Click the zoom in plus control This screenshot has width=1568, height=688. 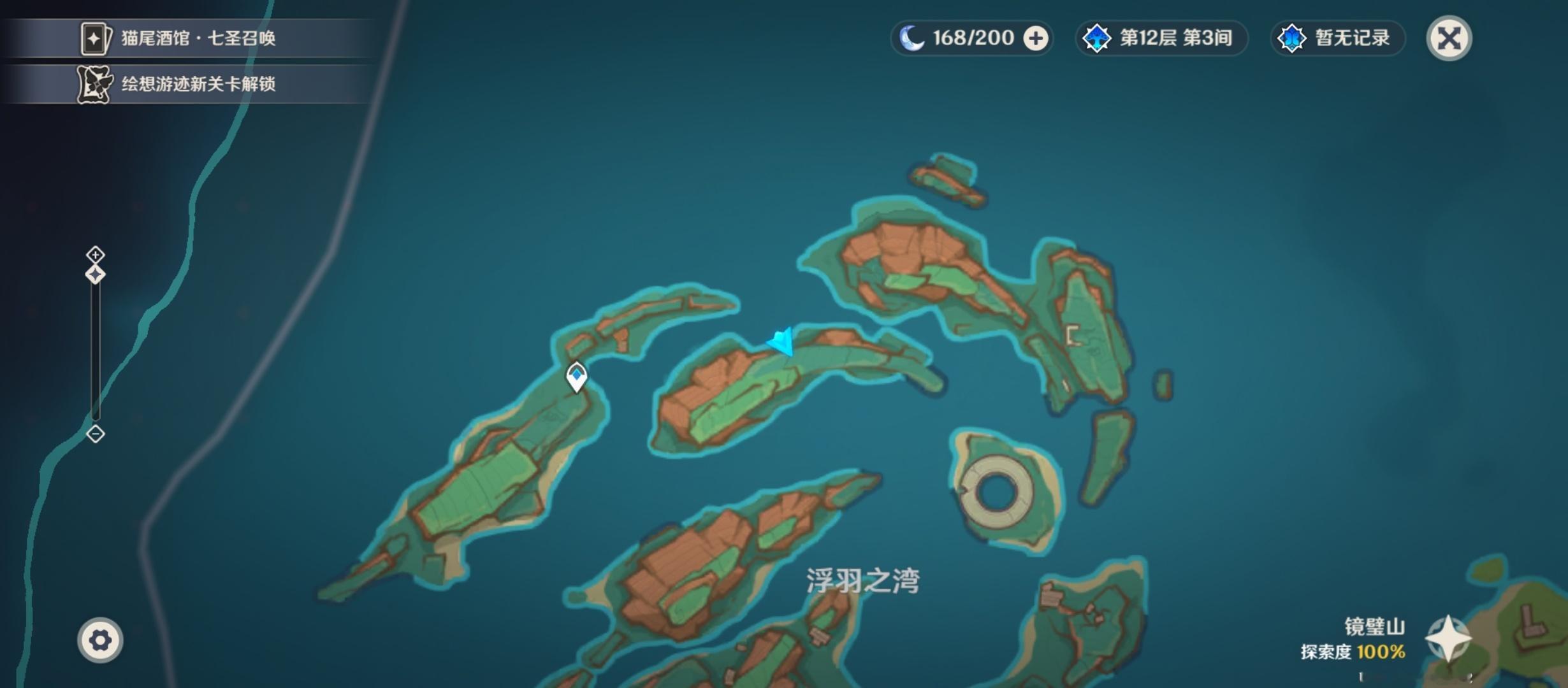point(95,253)
